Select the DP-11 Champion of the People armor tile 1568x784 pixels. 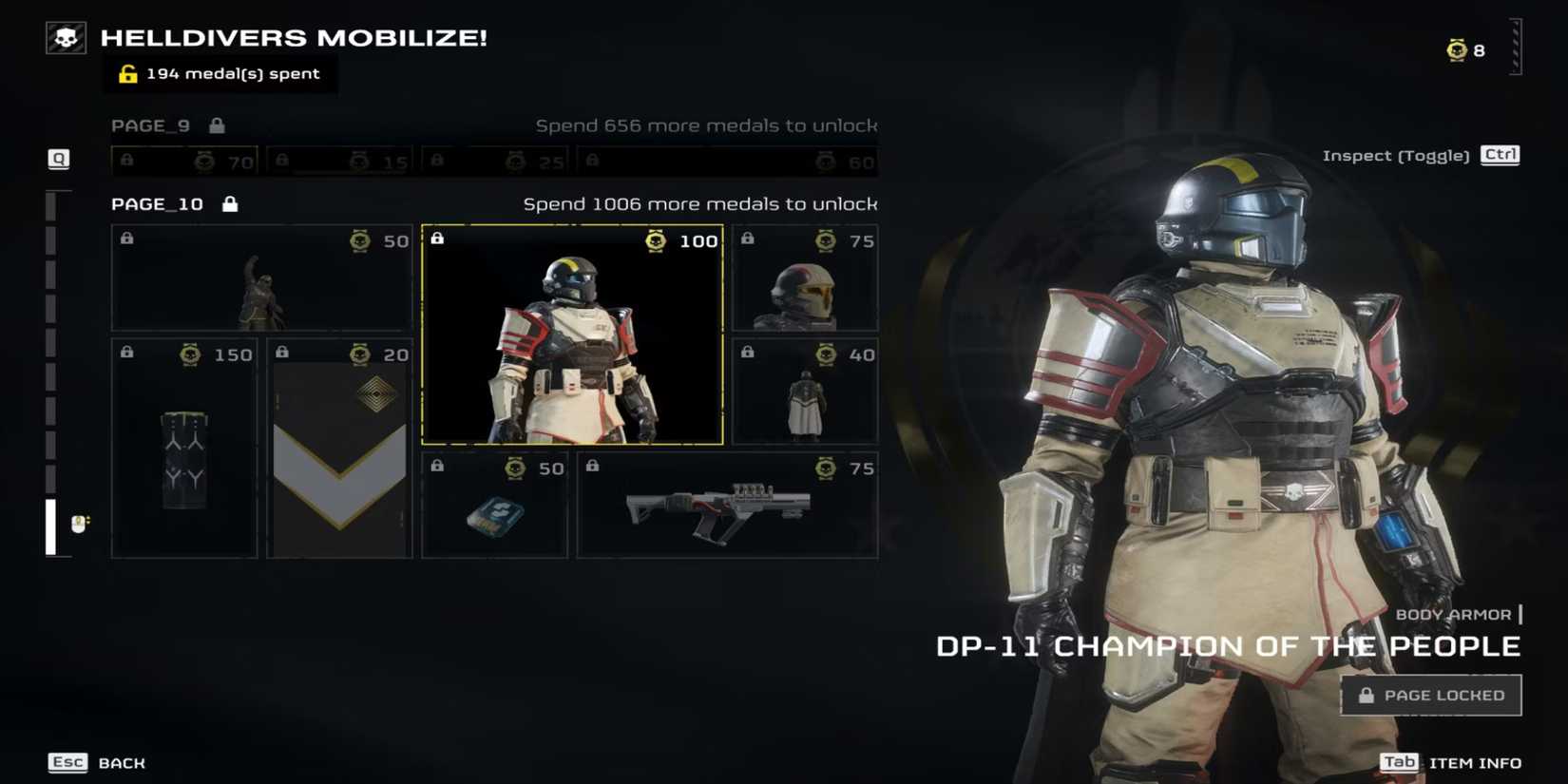point(572,335)
